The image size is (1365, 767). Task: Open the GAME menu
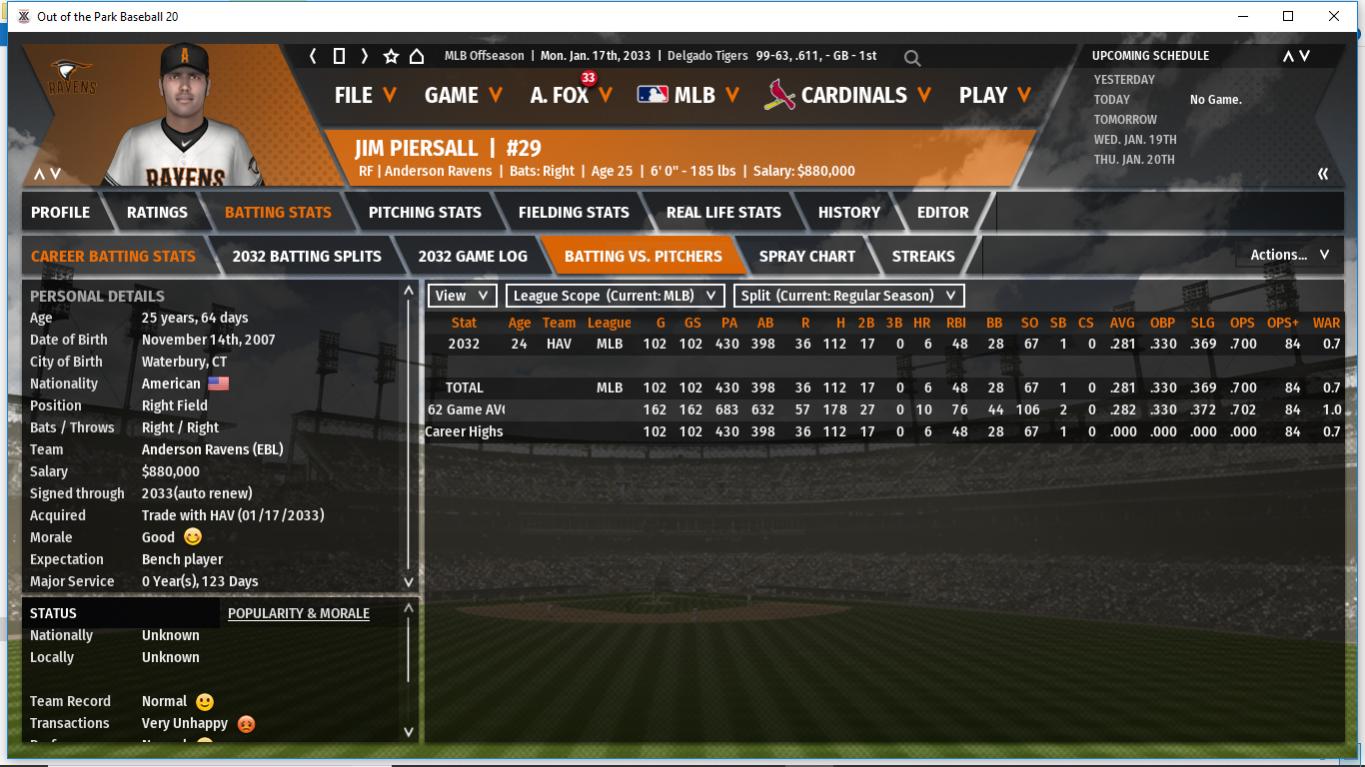click(463, 95)
